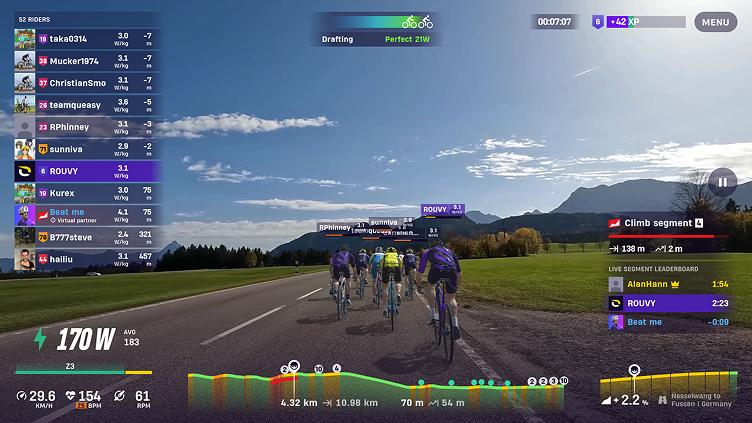Pick sunniva from the rider list
This screenshot has width=752, height=423.
tap(85, 149)
